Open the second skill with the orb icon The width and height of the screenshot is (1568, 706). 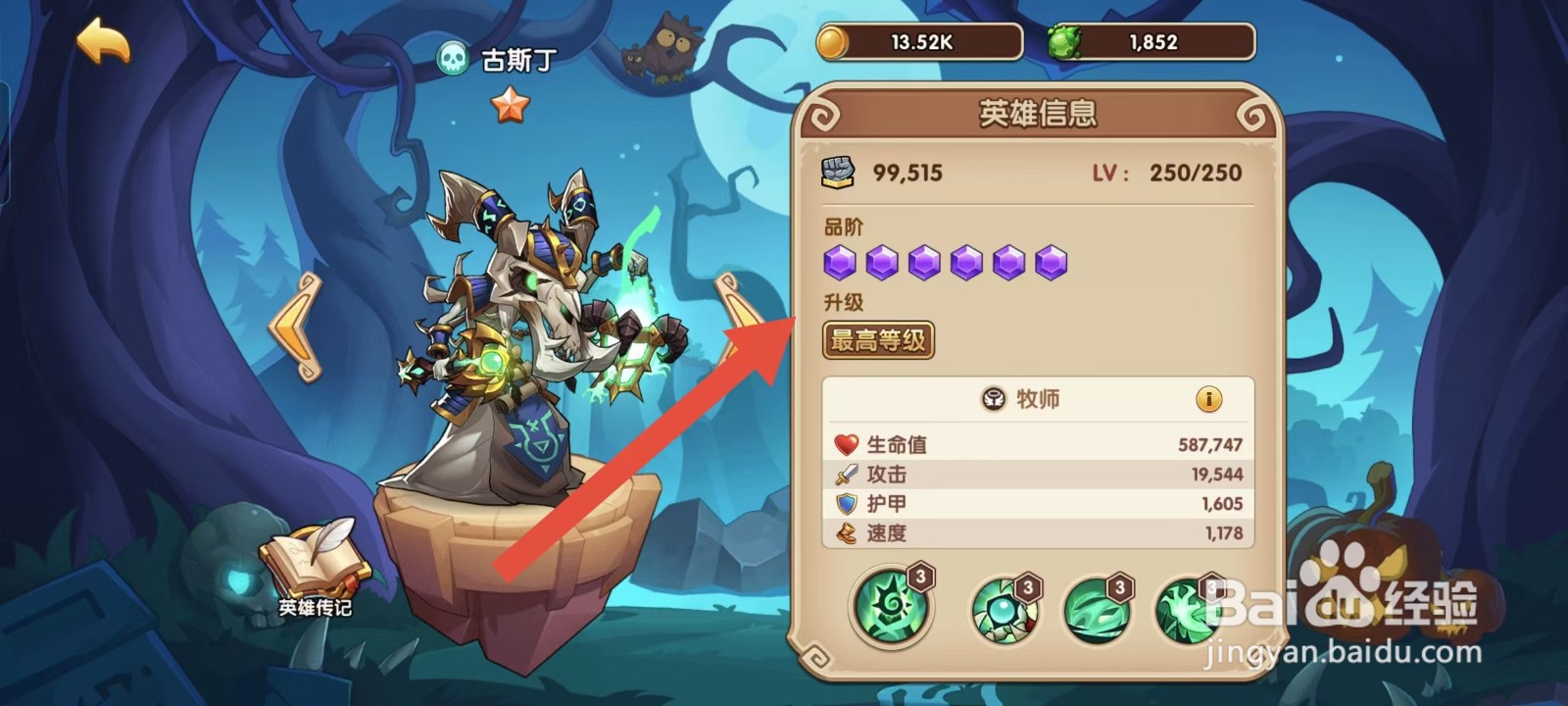point(1002,610)
